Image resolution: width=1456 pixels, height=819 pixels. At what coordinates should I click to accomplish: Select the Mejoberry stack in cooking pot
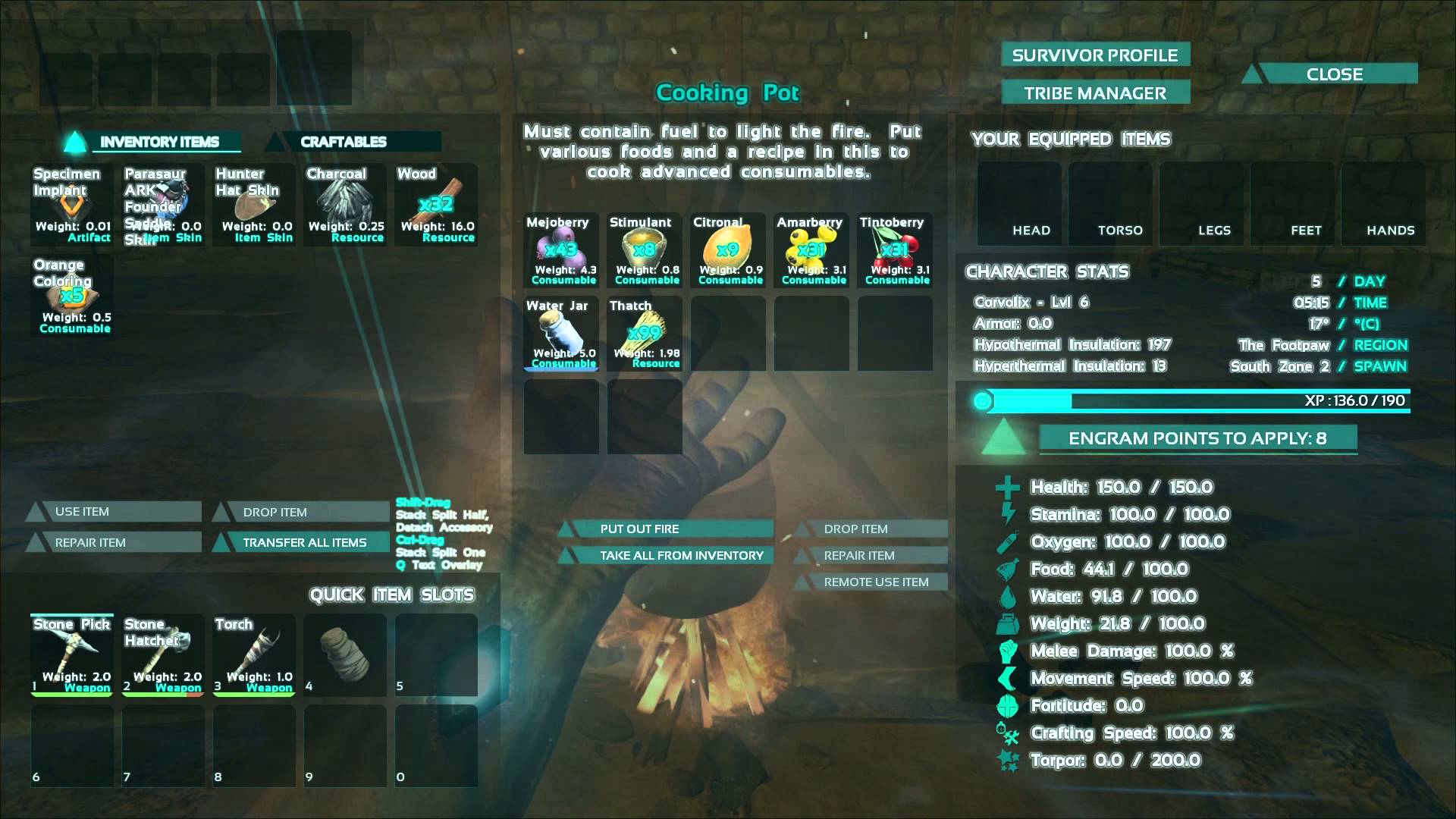coord(562,251)
